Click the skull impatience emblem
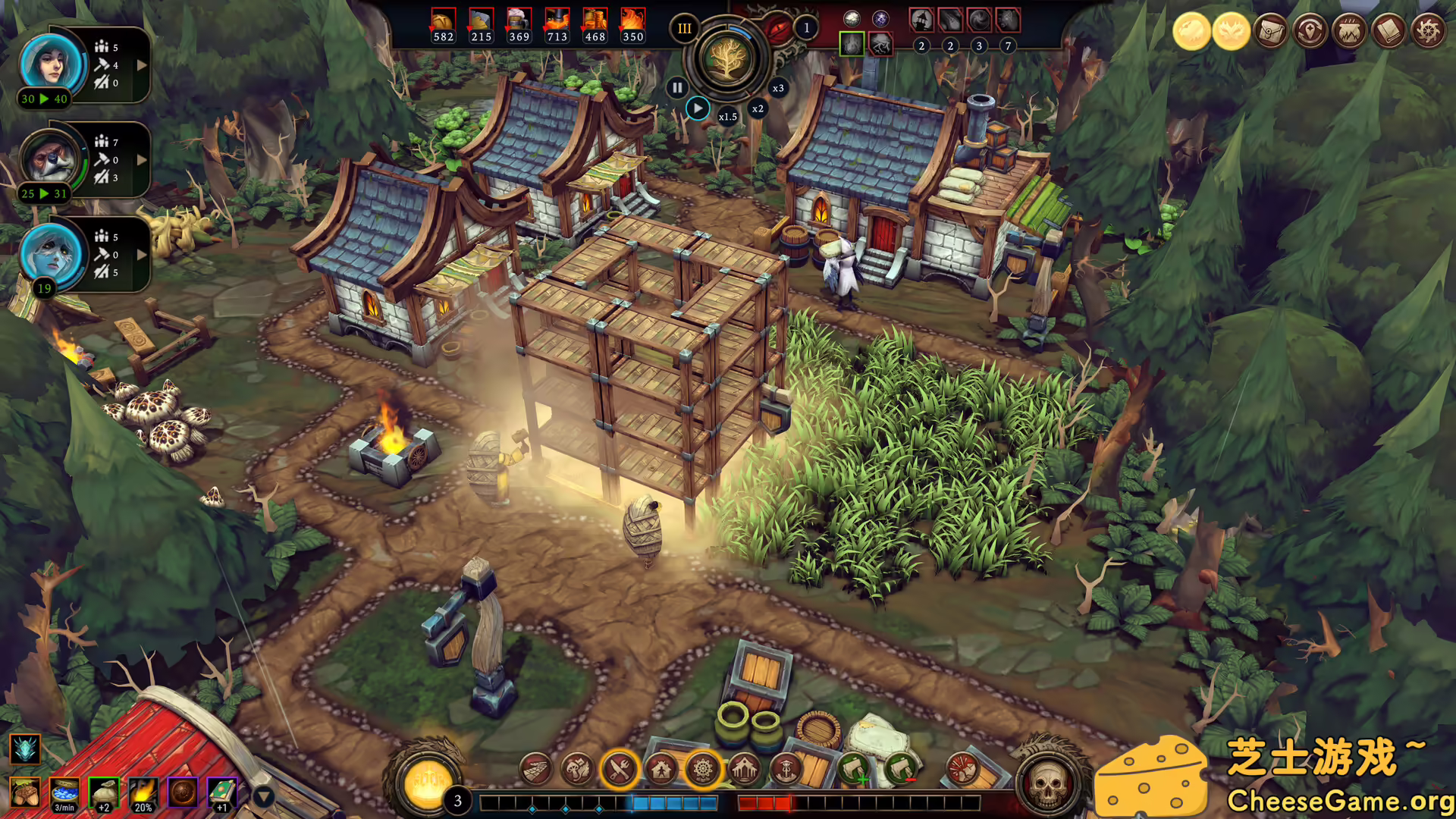 click(x=1047, y=783)
